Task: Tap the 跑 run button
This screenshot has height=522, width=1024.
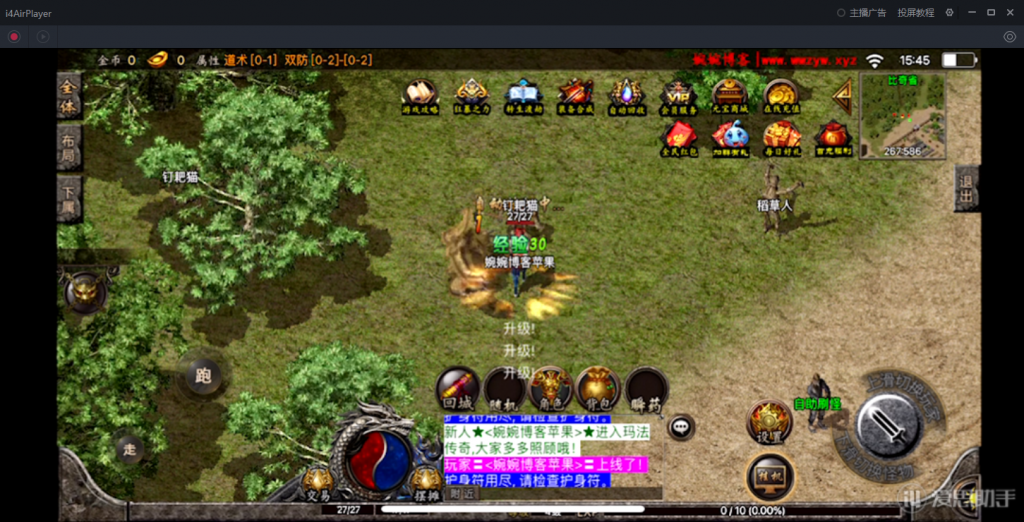Action: (203, 376)
